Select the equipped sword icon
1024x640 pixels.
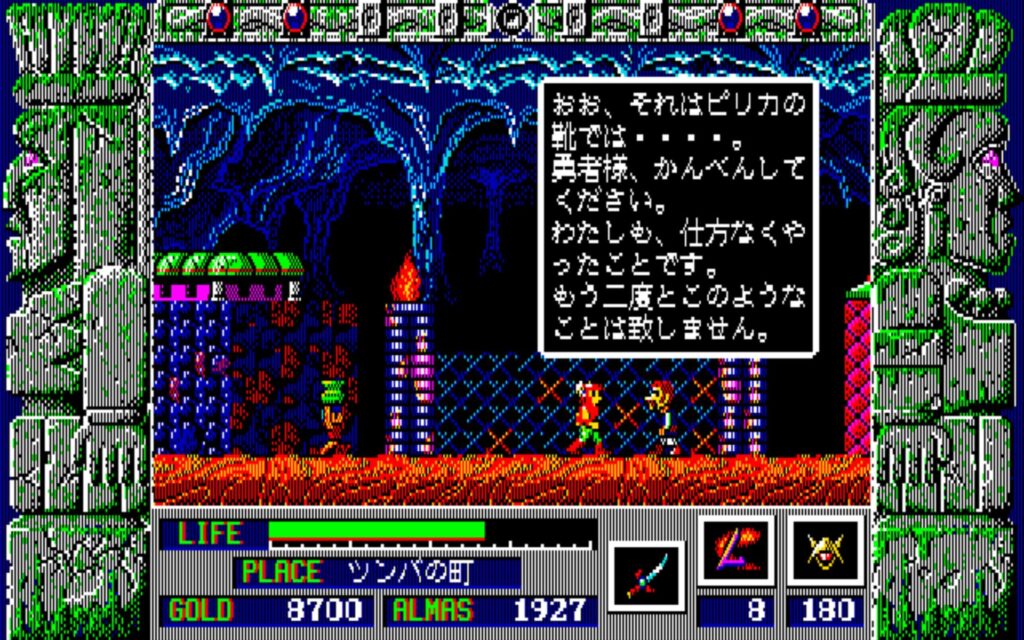(x=646, y=577)
